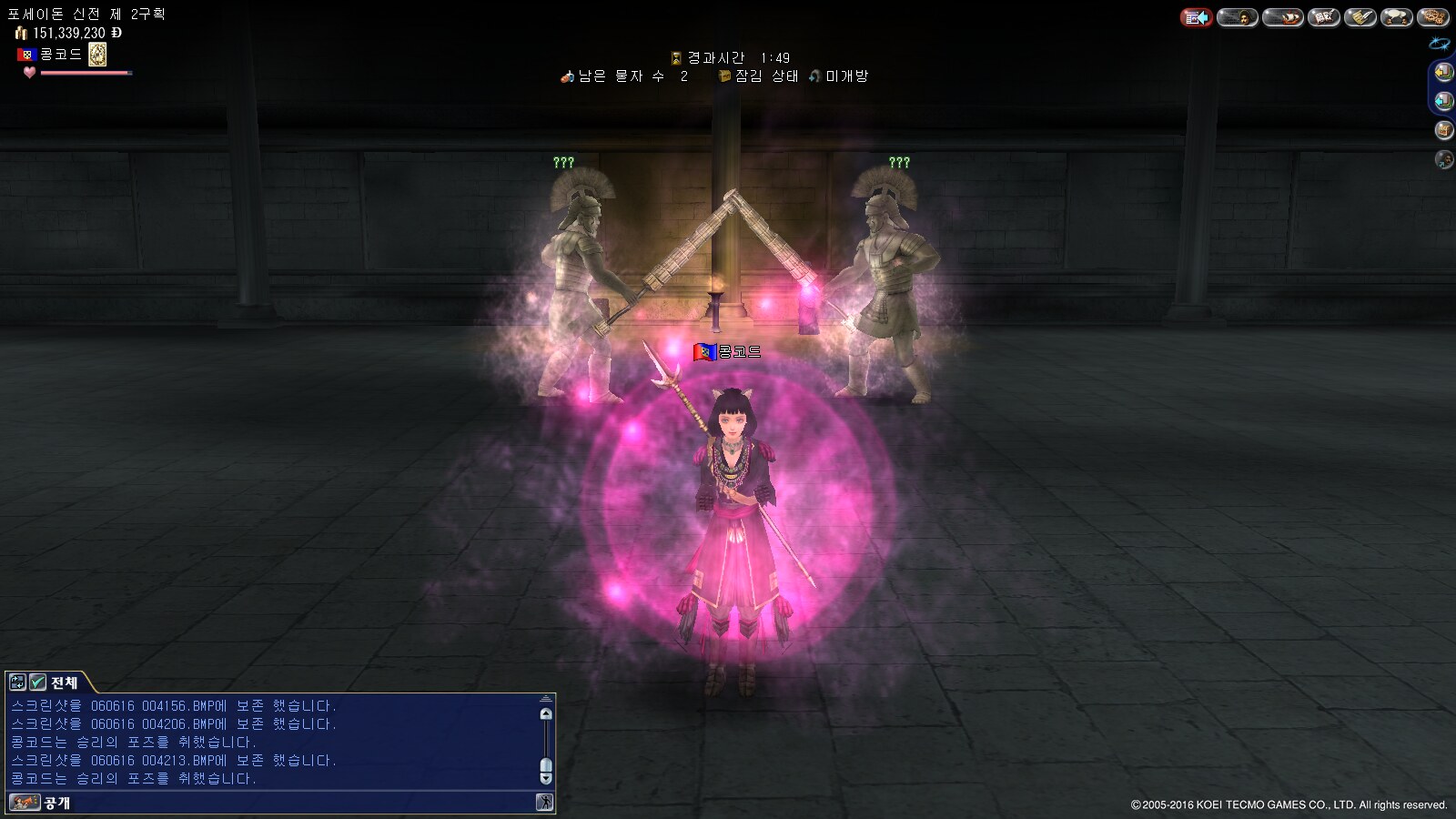The image size is (1456, 819).
Task: Open the treasure chest inventory button
Action: (x=1443, y=130)
